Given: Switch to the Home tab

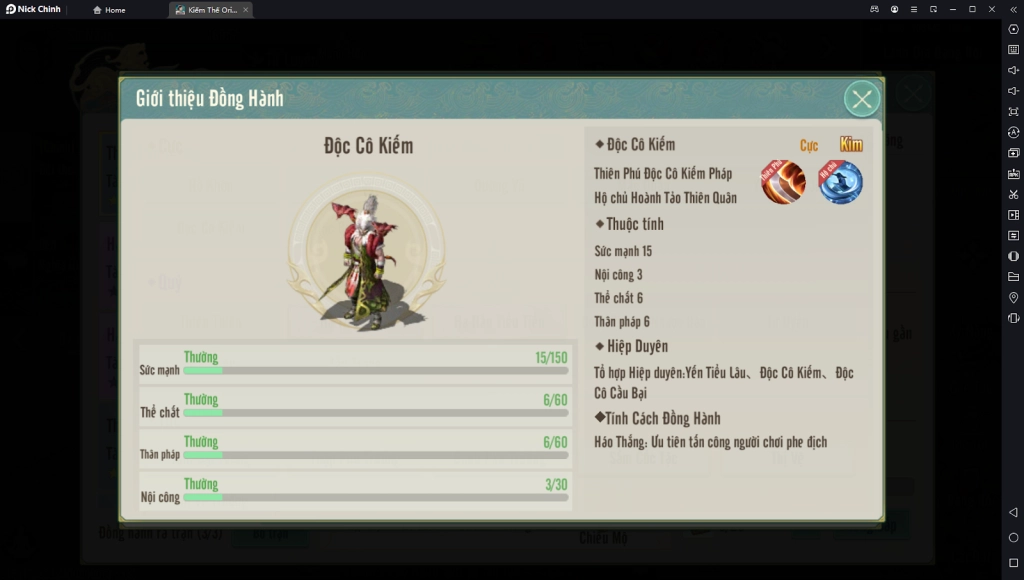Looking at the screenshot, I should (109, 10).
